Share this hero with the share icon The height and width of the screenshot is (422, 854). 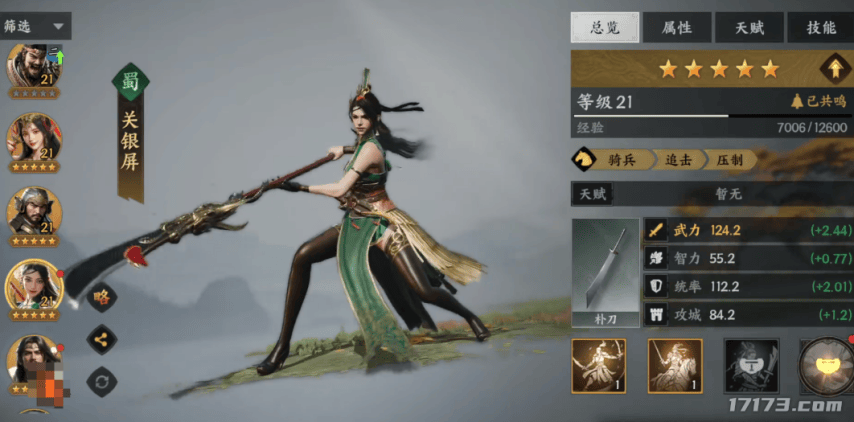[x=101, y=338]
